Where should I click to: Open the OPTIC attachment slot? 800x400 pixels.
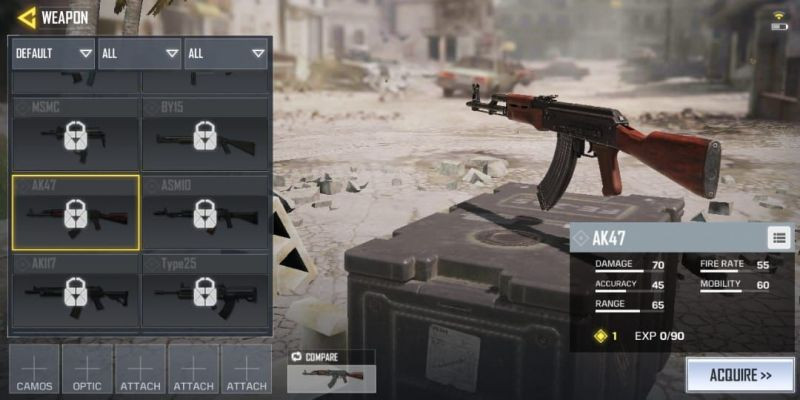tap(88, 368)
